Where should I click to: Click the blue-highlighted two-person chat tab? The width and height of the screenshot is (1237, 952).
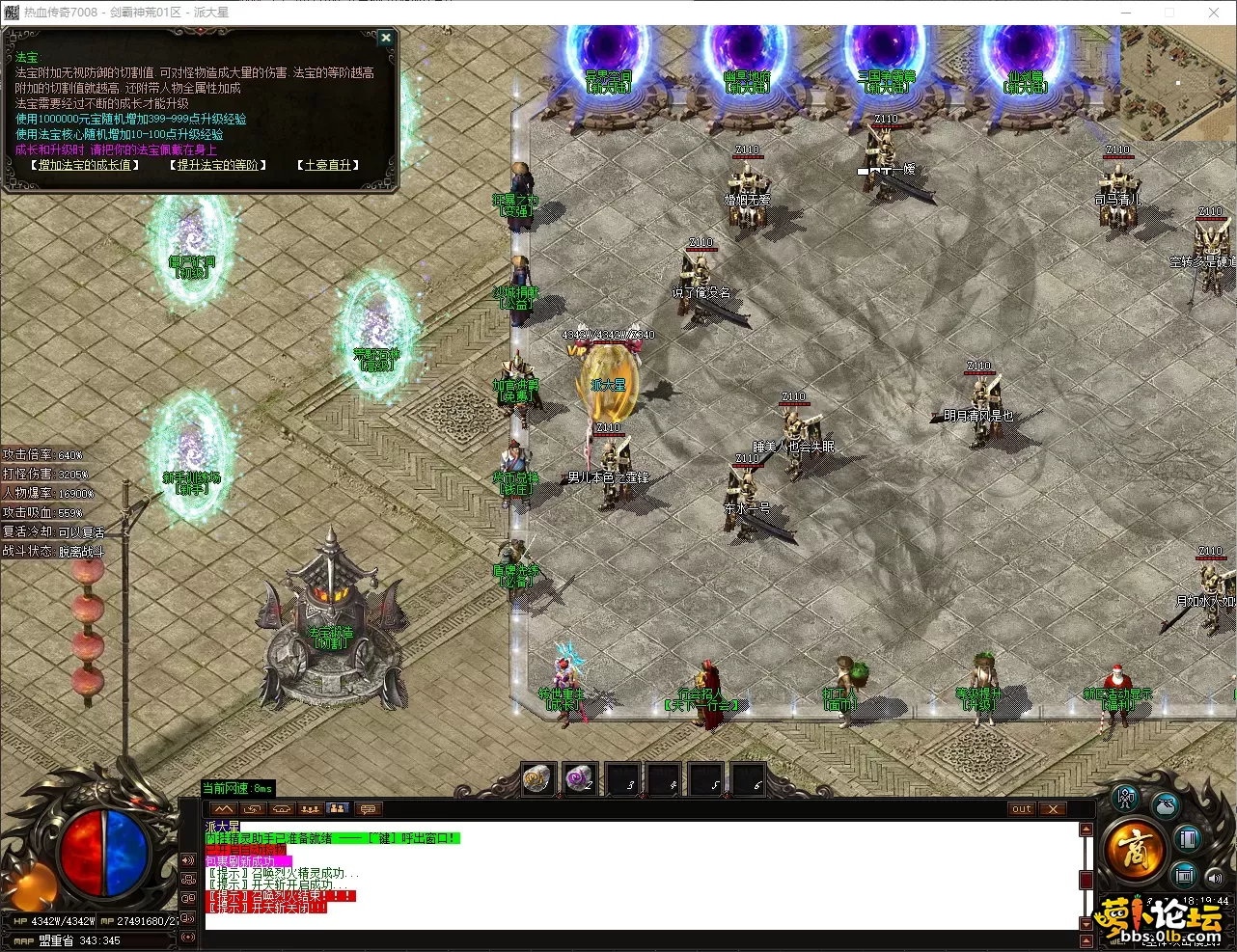point(338,809)
